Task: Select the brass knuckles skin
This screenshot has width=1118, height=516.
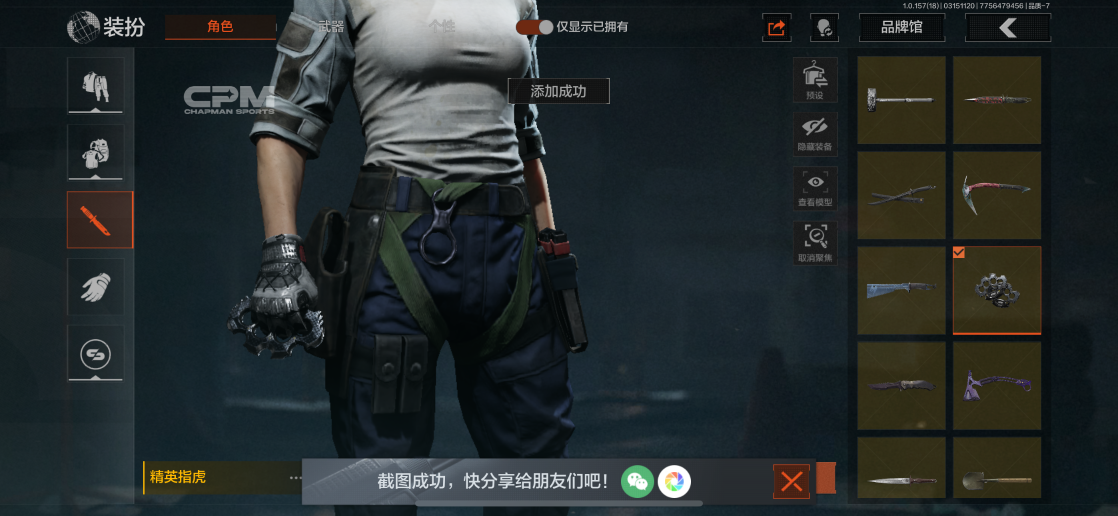Action: [x=996, y=290]
